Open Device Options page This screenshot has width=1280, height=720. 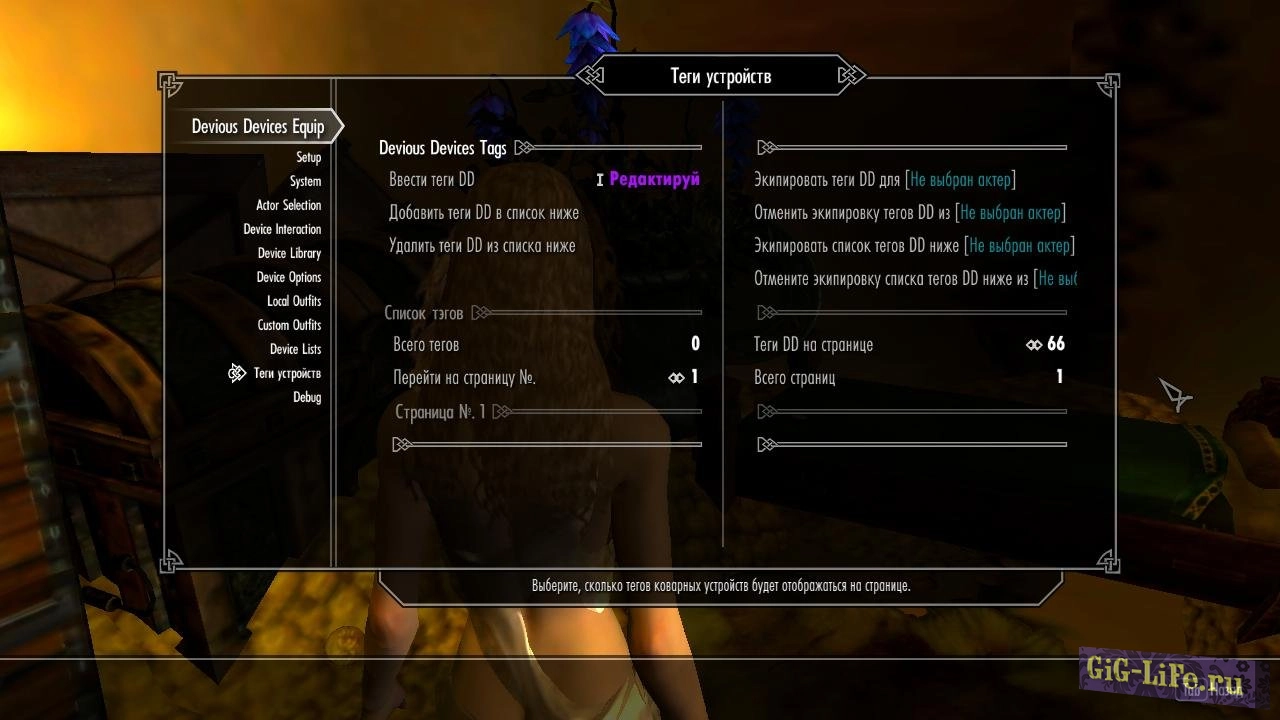288,278
